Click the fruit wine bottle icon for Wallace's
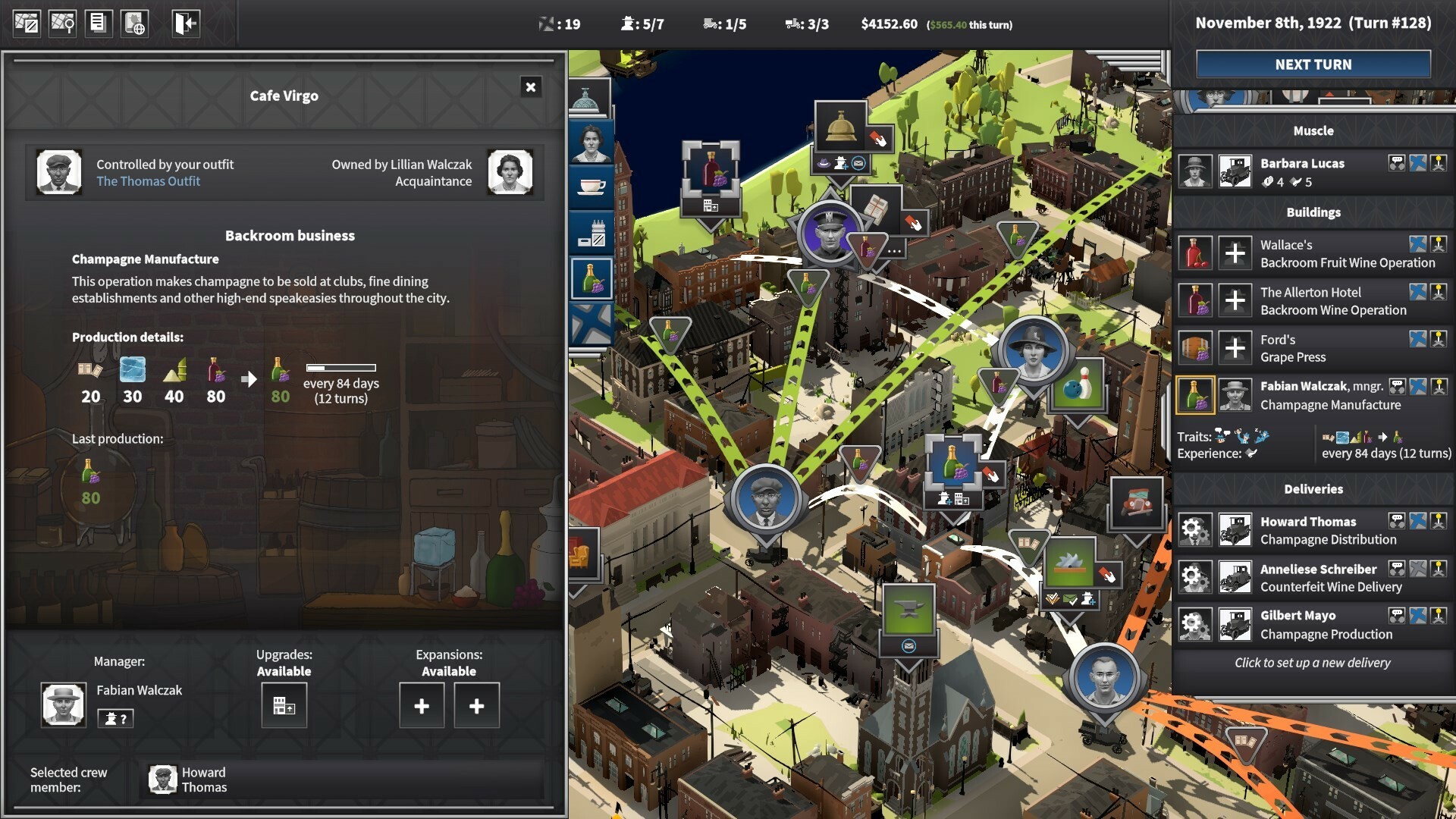This screenshot has width=1456, height=819. (1195, 252)
